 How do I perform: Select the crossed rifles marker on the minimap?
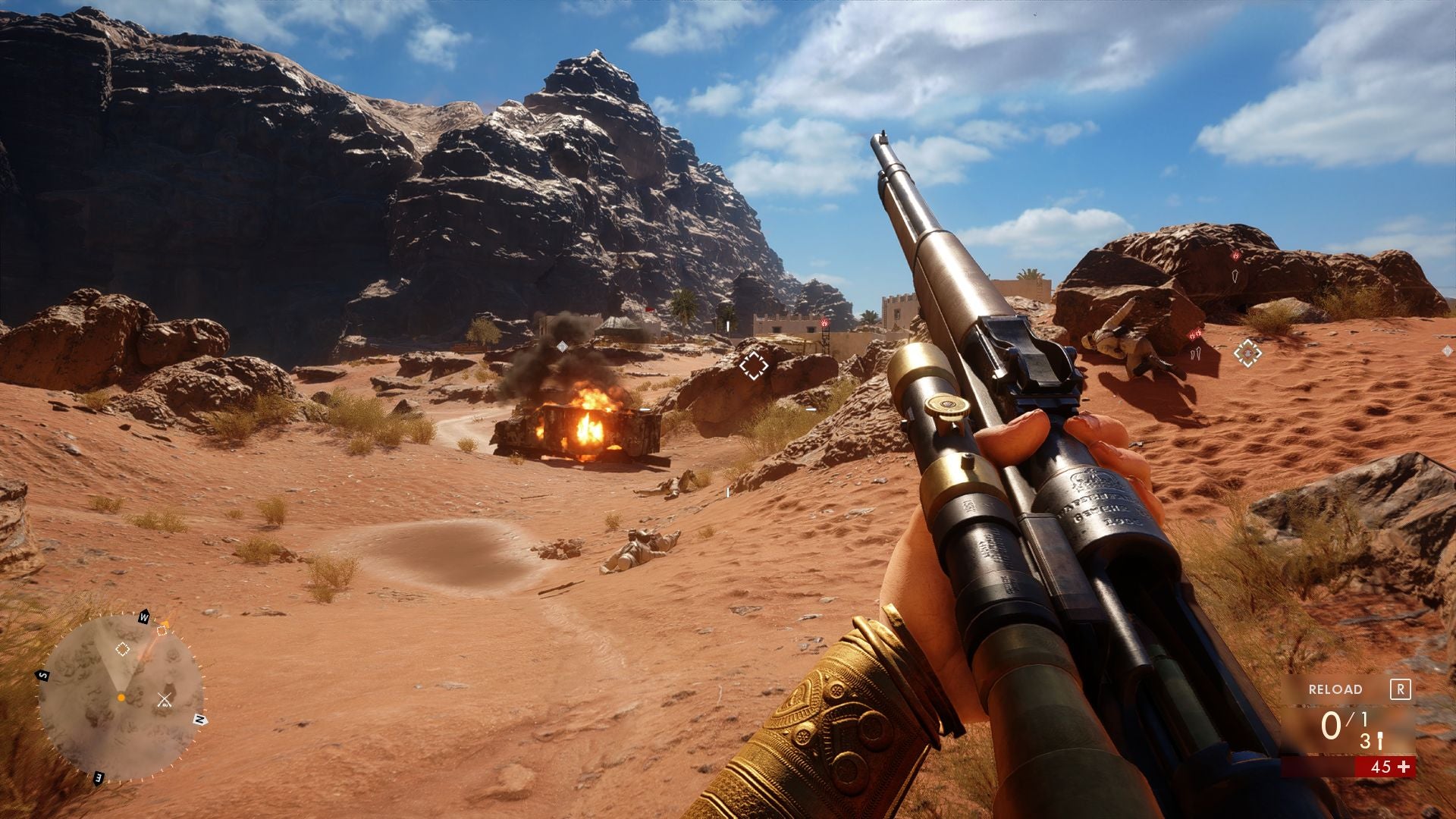coord(165,700)
